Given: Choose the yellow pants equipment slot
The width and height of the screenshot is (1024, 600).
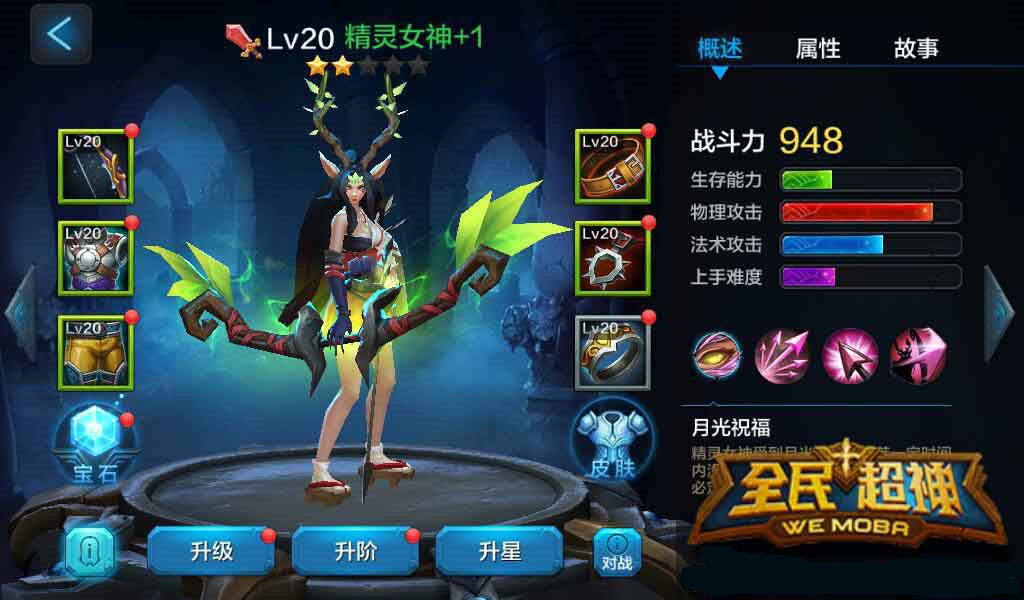Looking at the screenshot, I should pos(95,351).
